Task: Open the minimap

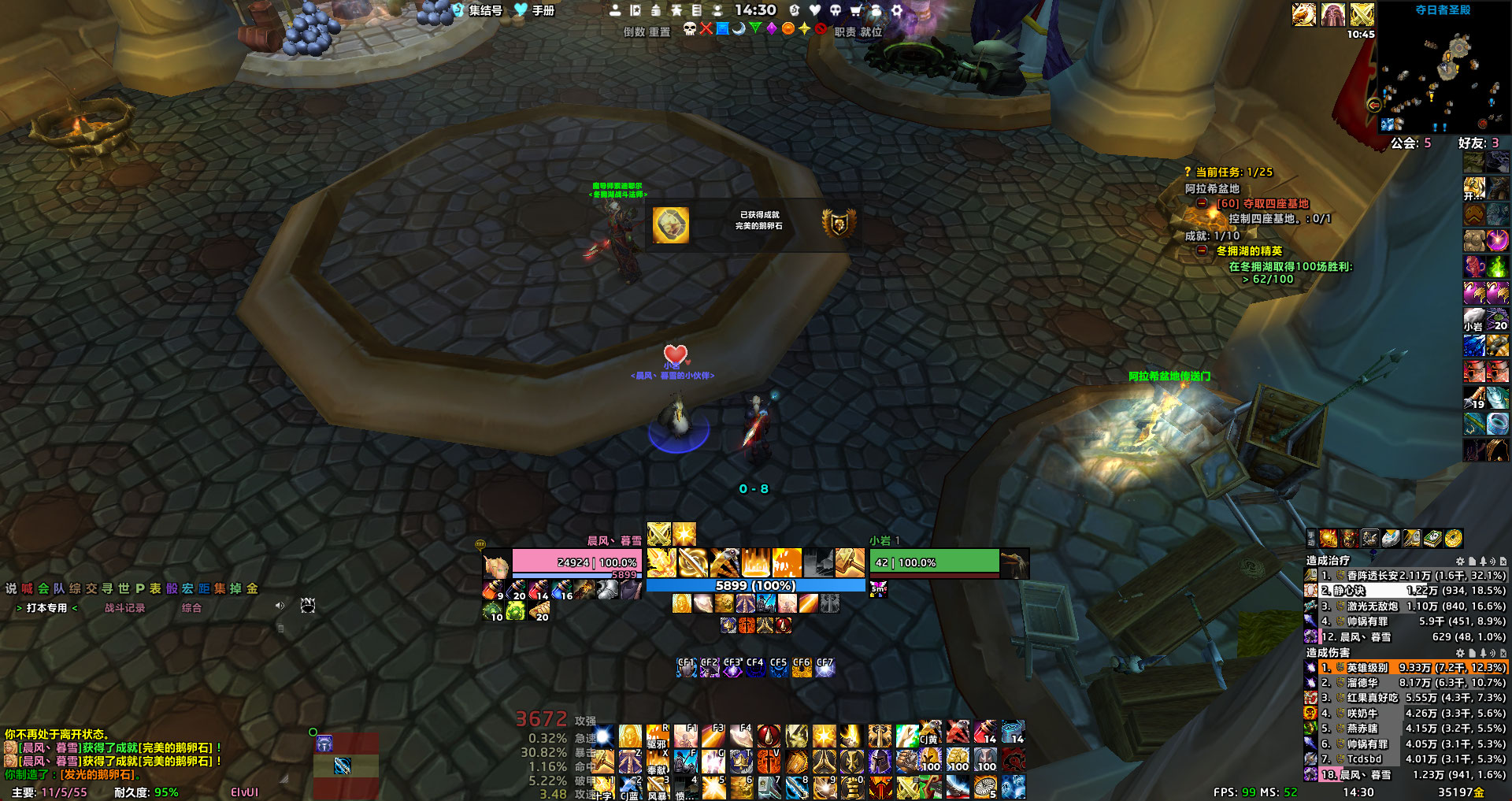Action: tap(1443, 75)
